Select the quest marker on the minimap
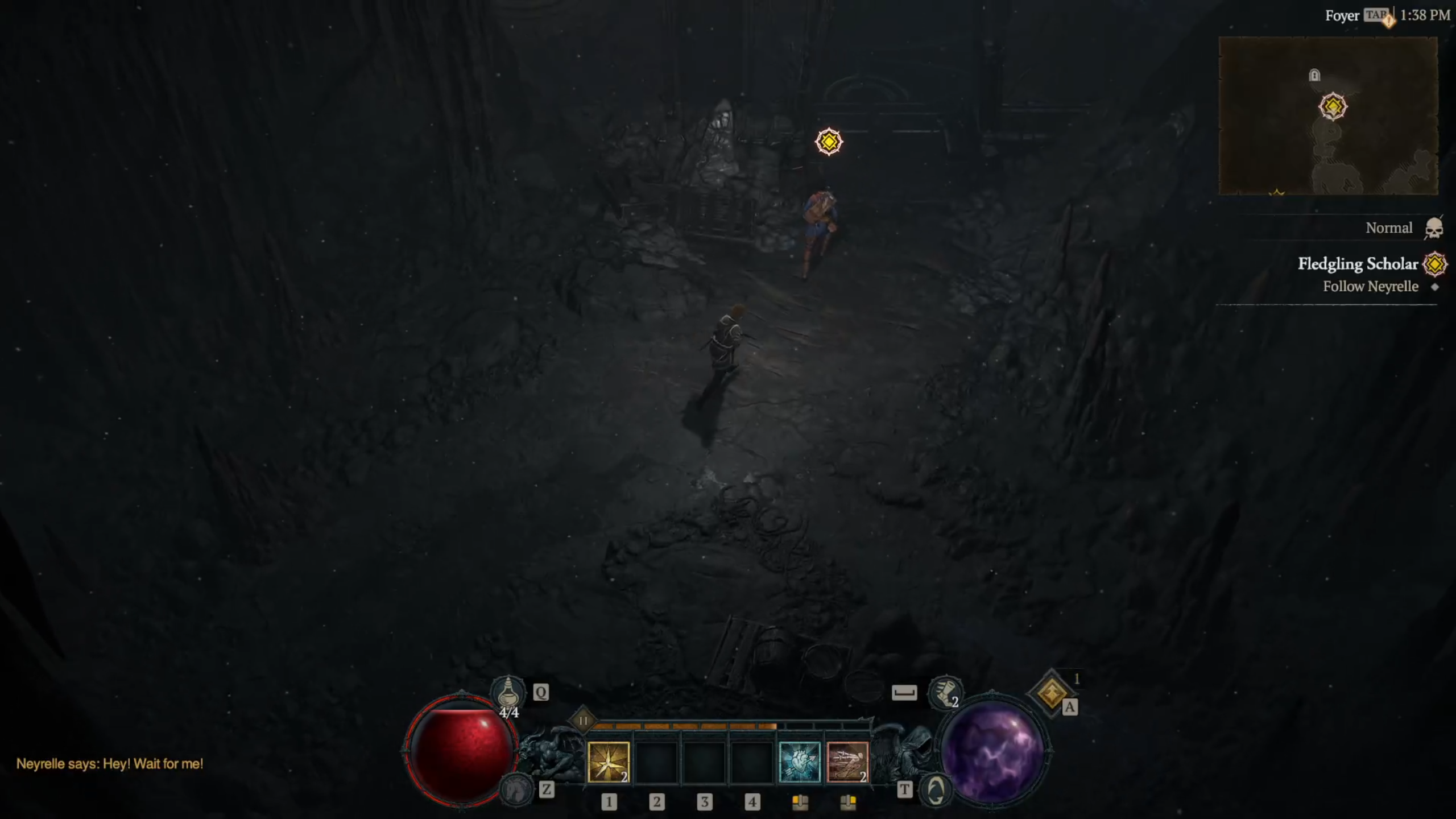The height and width of the screenshot is (819, 1456). click(1332, 106)
